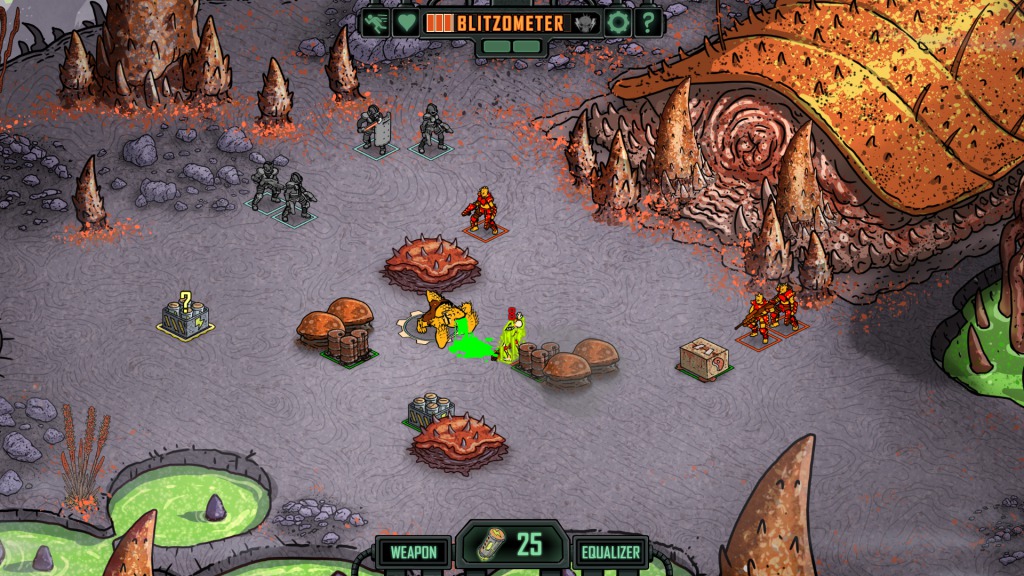Show help via the question mark icon
This screenshot has height=576, width=1024.
pyautogui.click(x=648, y=22)
